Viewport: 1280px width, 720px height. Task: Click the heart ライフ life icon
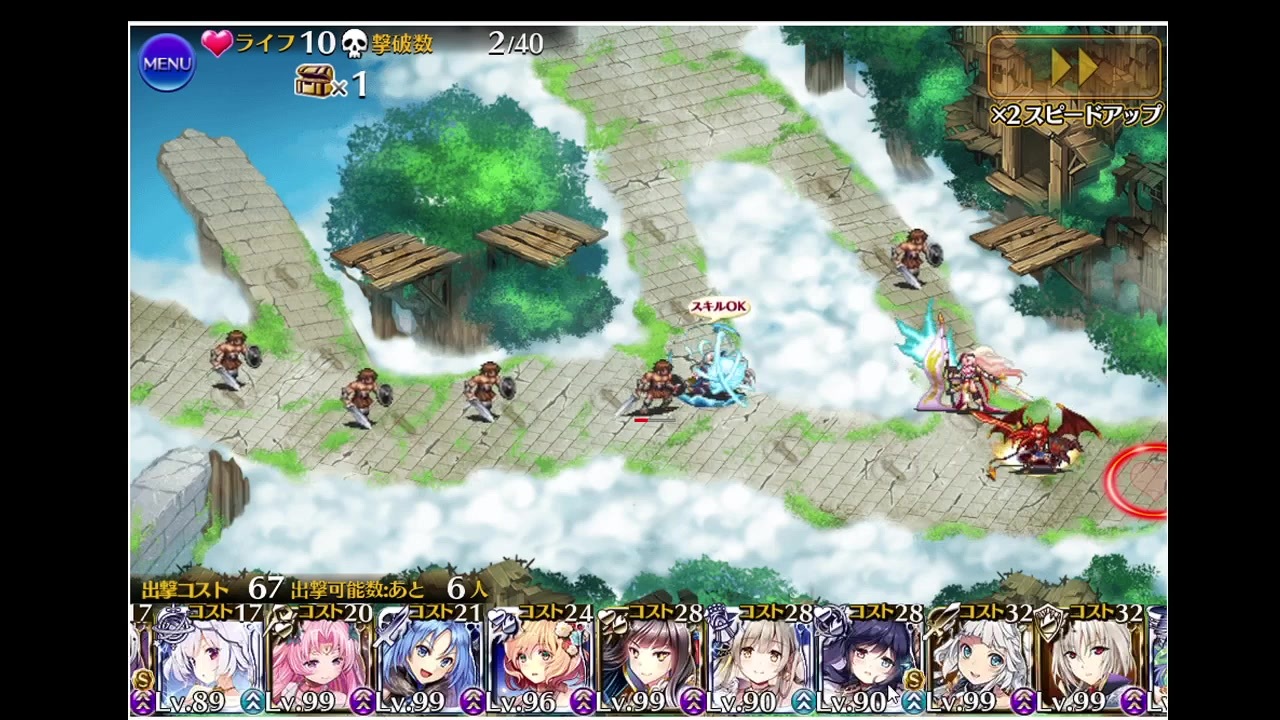pyautogui.click(x=219, y=44)
